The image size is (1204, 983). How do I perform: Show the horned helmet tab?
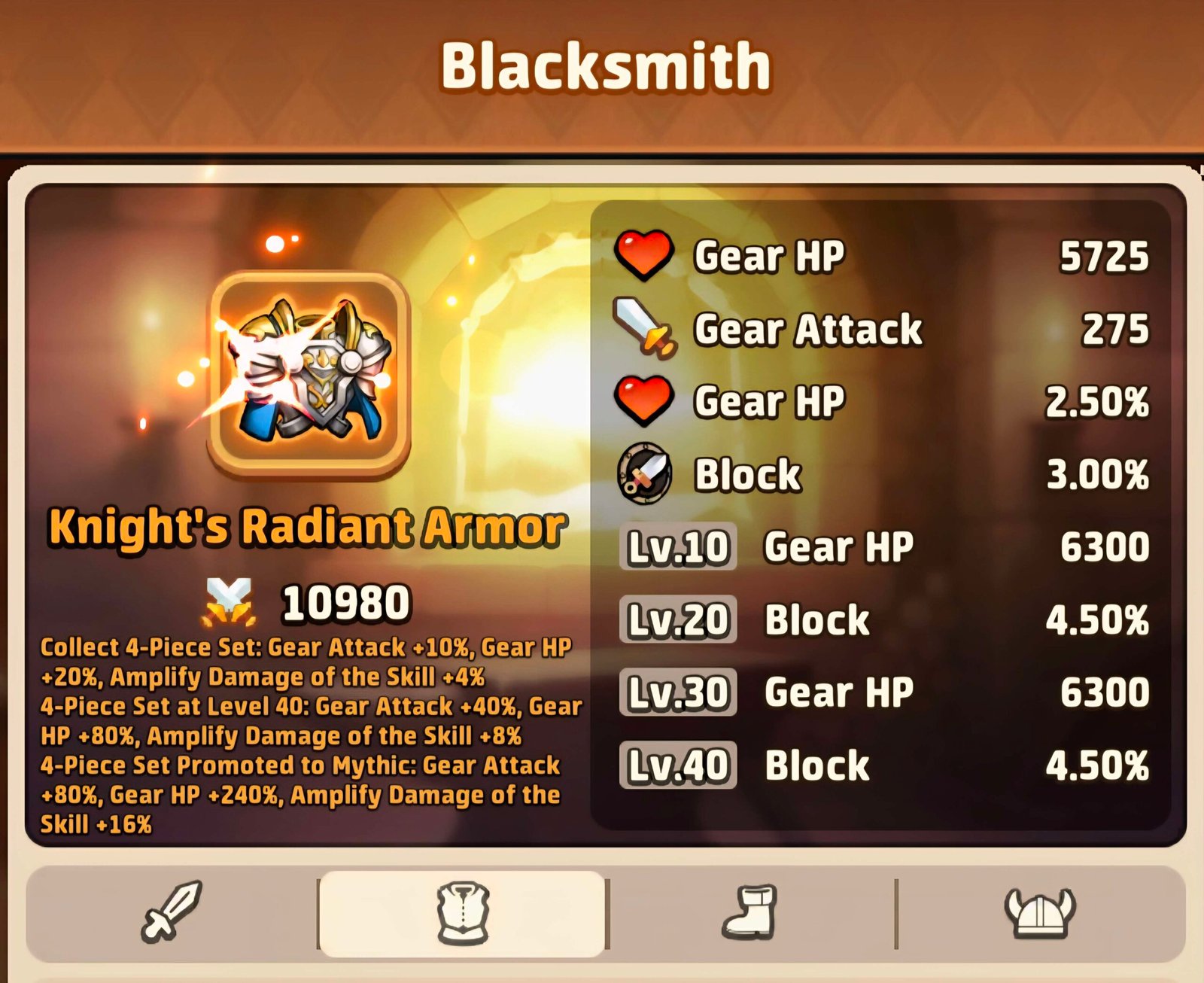[x=1040, y=913]
